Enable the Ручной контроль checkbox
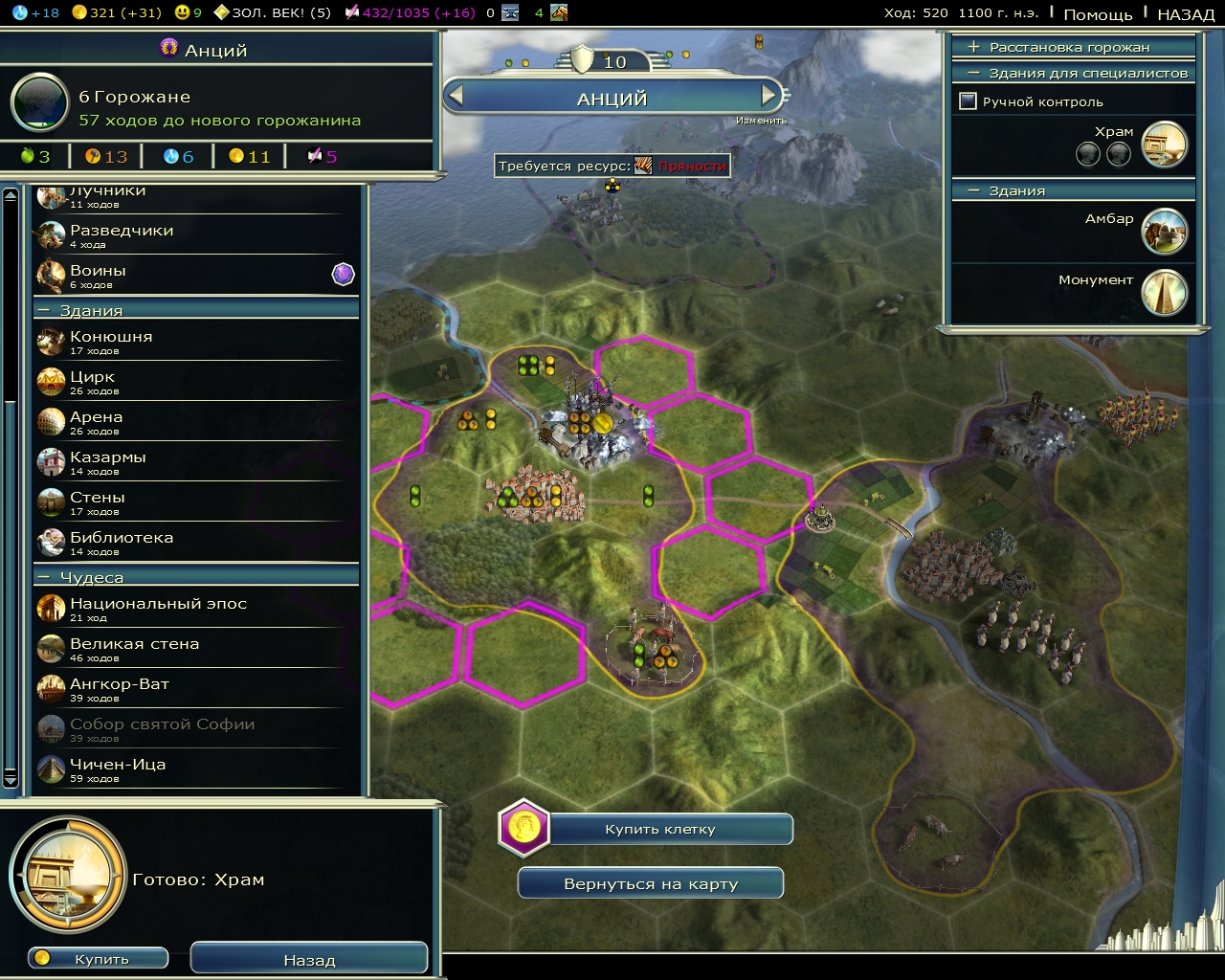The height and width of the screenshot is (980, 1225). (967, 100)
